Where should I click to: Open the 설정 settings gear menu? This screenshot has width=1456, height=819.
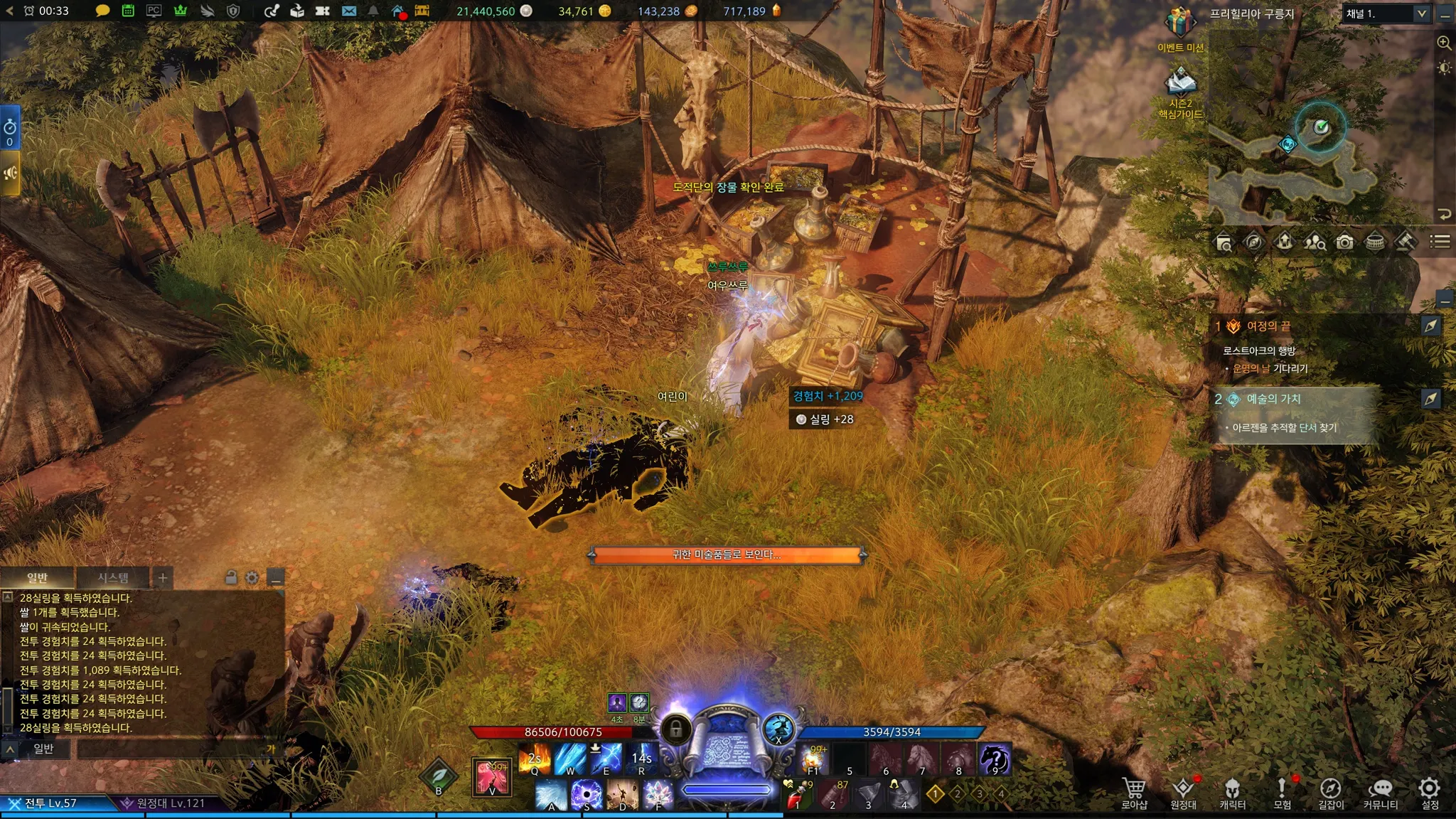point(1429,792)
